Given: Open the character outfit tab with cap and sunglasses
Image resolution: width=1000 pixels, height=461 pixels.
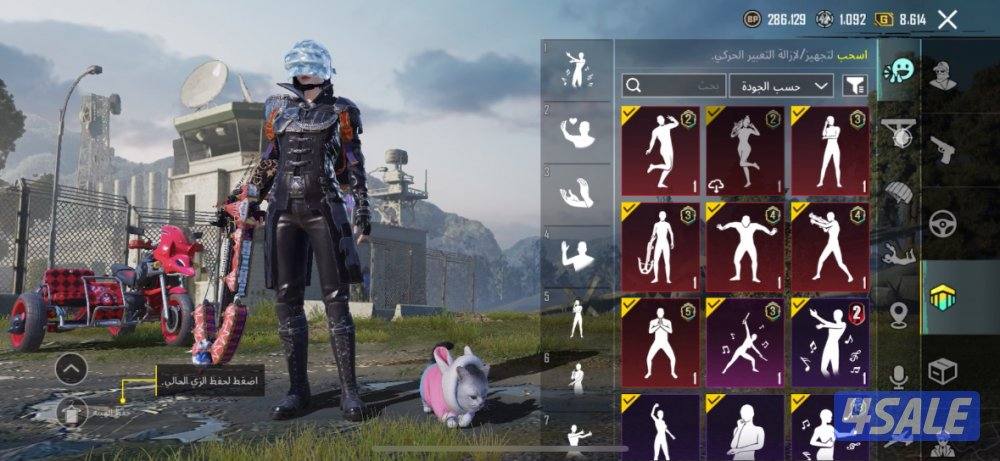Looking at the screenshot, I should pos(942,75).
